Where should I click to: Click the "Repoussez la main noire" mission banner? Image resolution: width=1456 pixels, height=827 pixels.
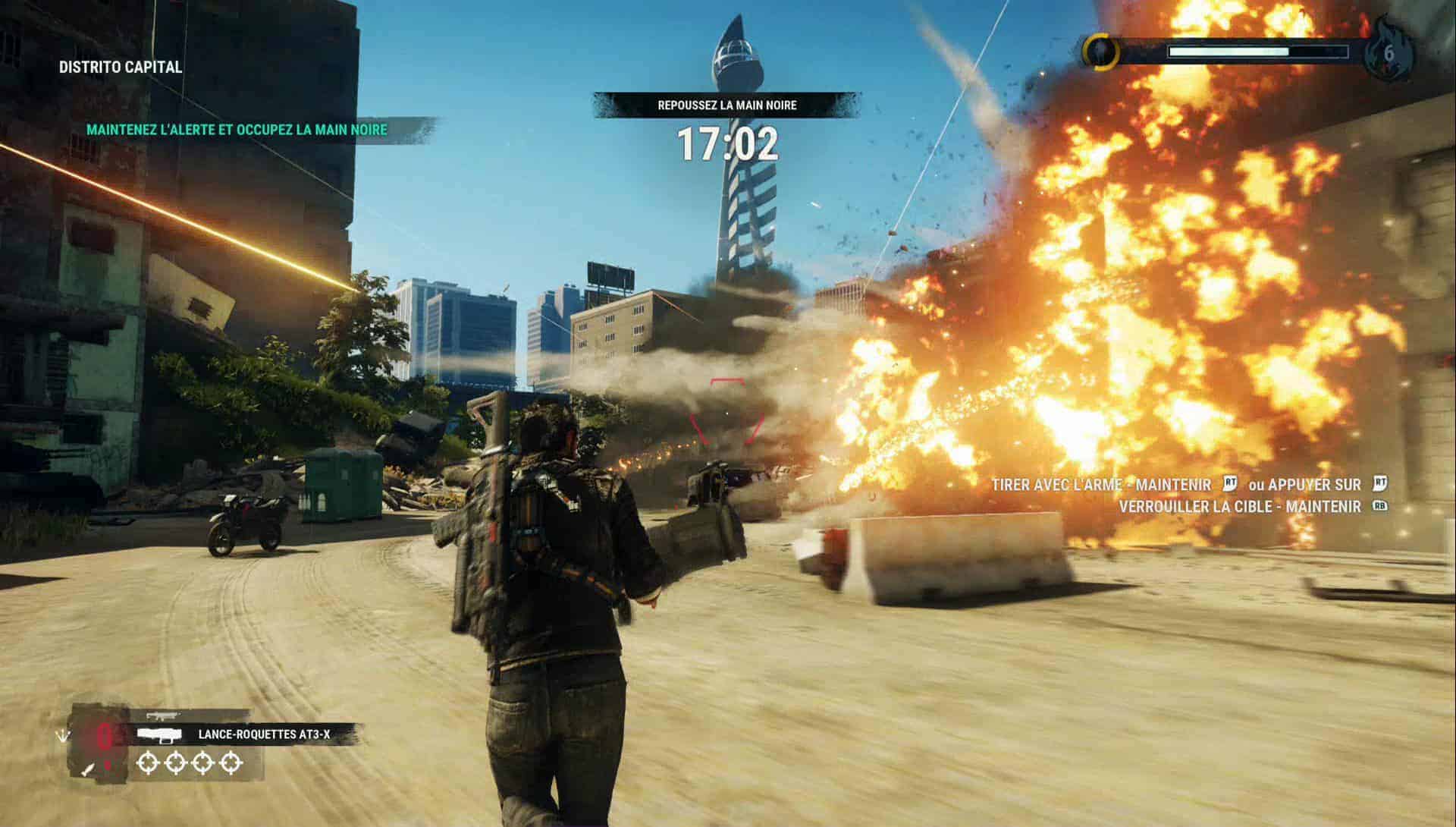[x=726, y=105]
